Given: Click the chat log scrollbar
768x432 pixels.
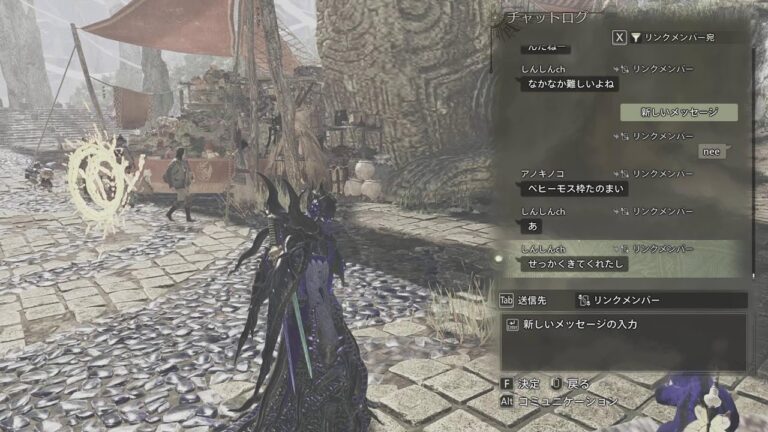Looking at the screenshot, I should click(x=753, y=160).
